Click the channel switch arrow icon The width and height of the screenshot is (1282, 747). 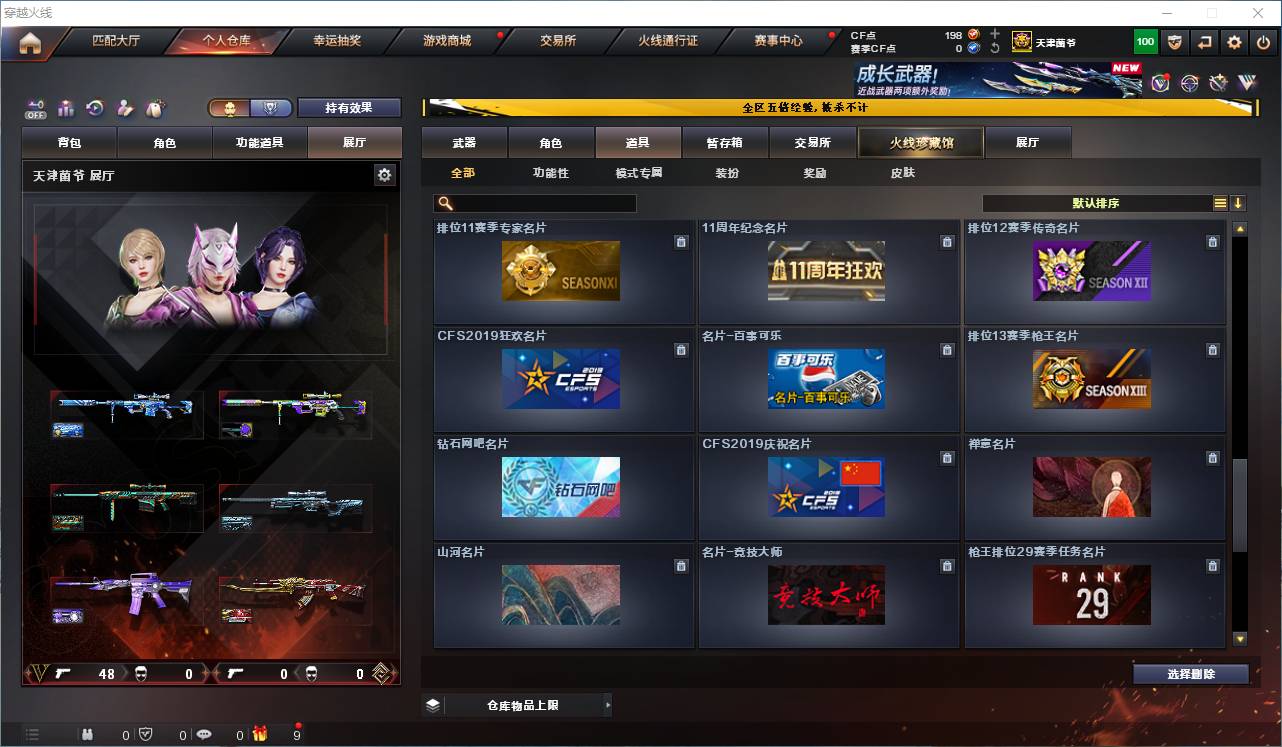coord(1204,42)
